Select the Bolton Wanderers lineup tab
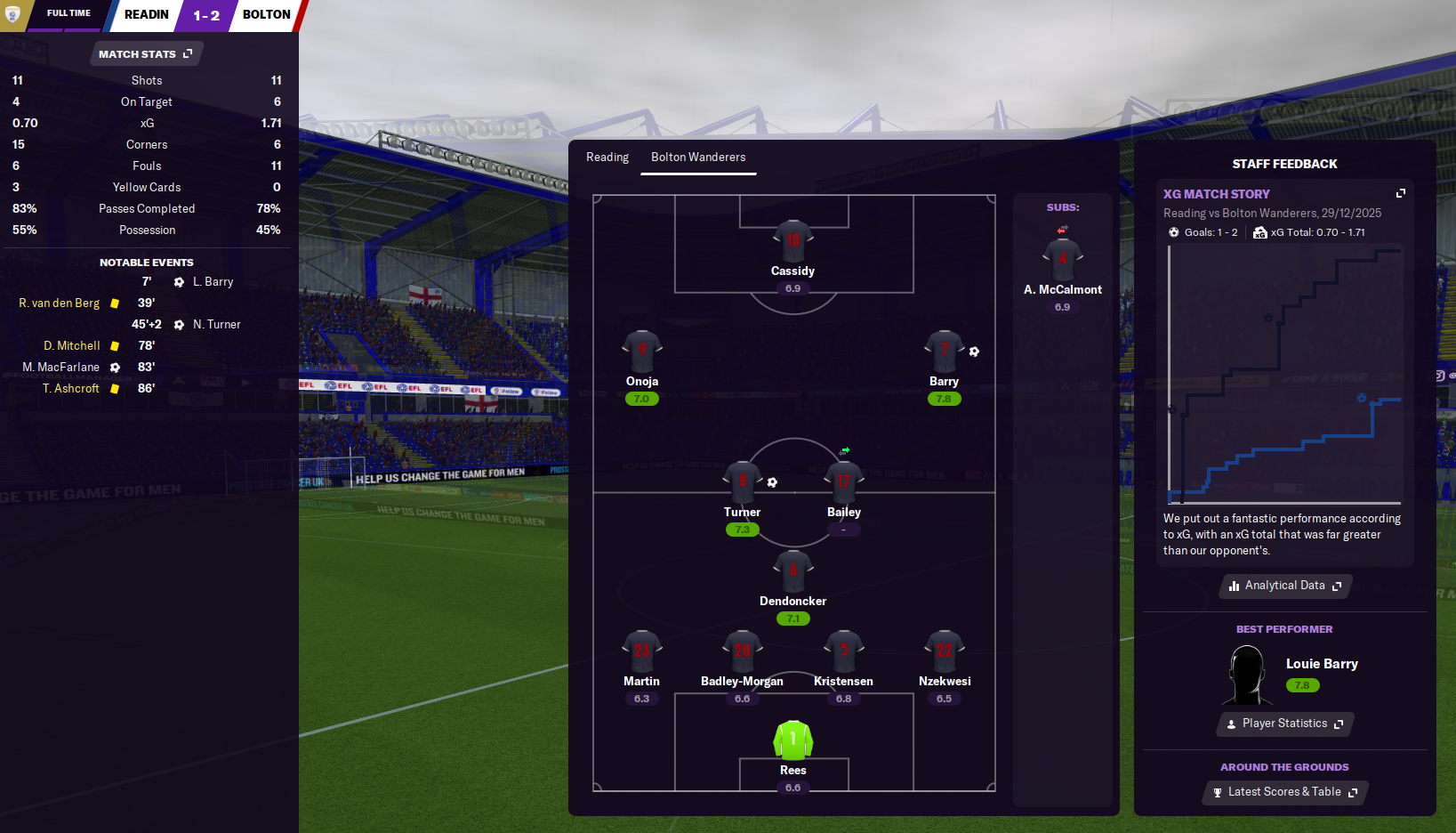This screenshot has width=1456, height=833. point(698,158)
